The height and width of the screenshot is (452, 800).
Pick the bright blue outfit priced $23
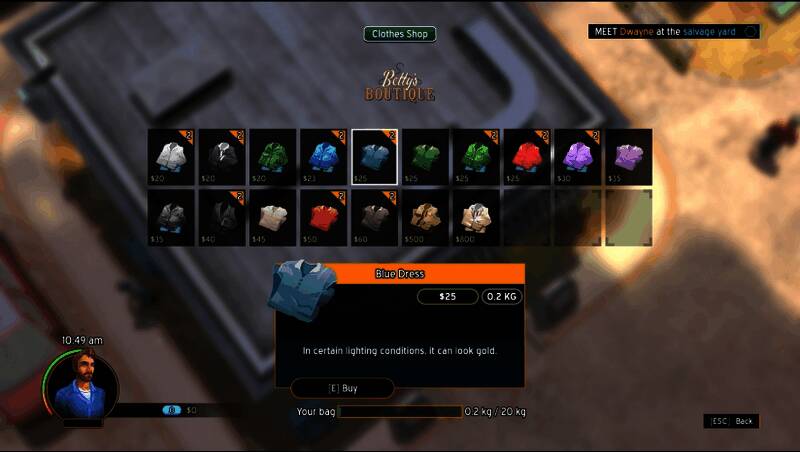325,157
